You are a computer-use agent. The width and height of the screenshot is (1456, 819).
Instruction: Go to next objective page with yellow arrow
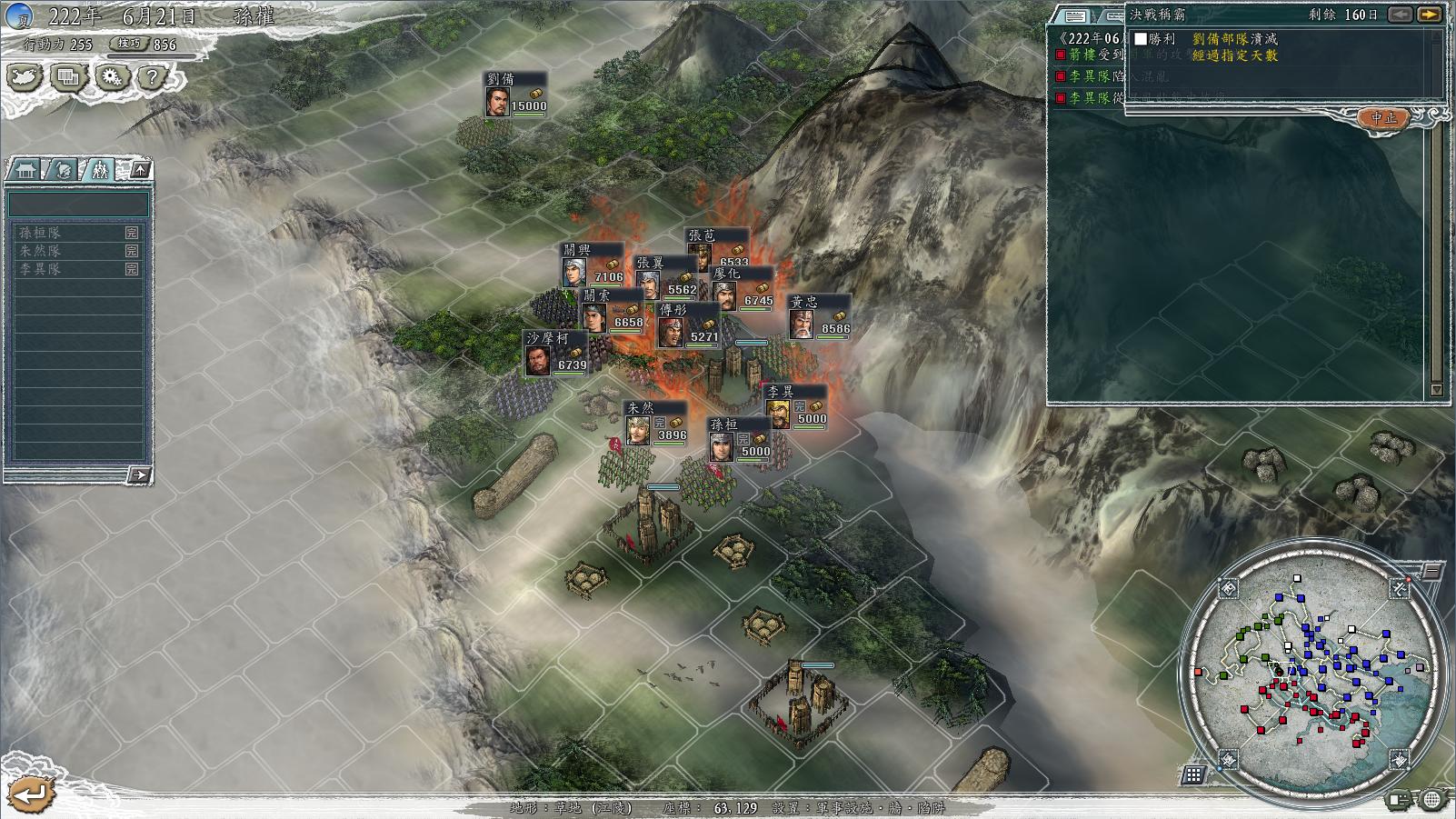pos(1430,15)
